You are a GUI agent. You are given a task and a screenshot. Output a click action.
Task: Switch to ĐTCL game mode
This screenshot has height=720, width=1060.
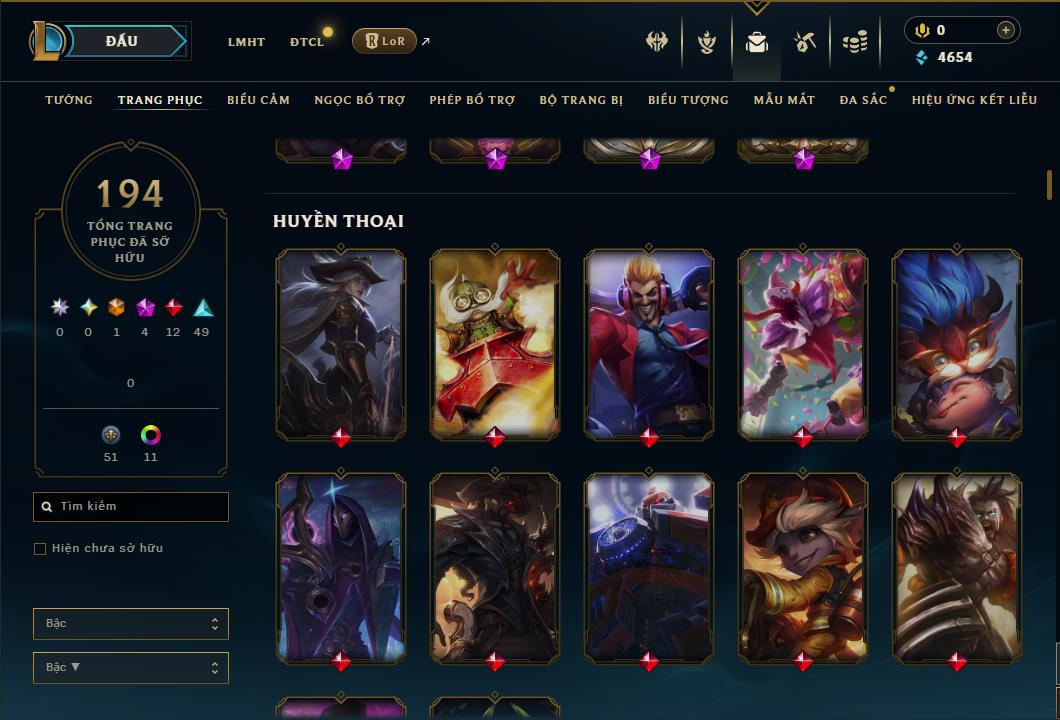[306, 42]
